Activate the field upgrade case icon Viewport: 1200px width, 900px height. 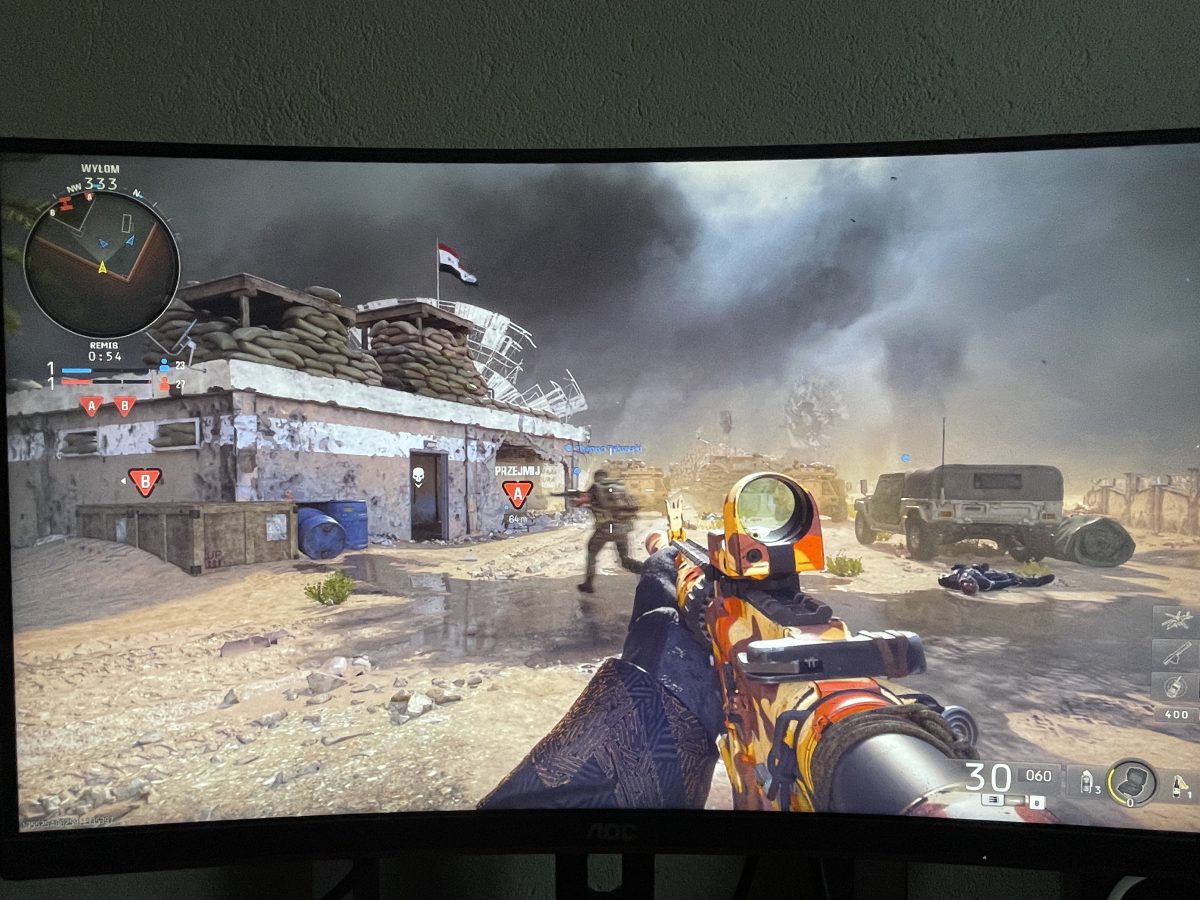point(1134,781)
